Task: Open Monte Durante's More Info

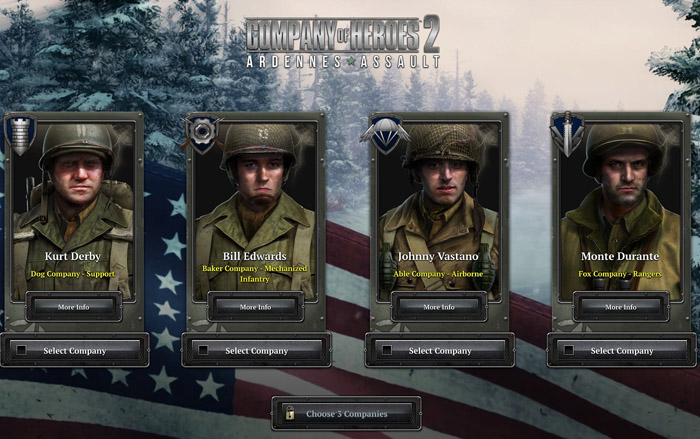Action: point(621,307)
